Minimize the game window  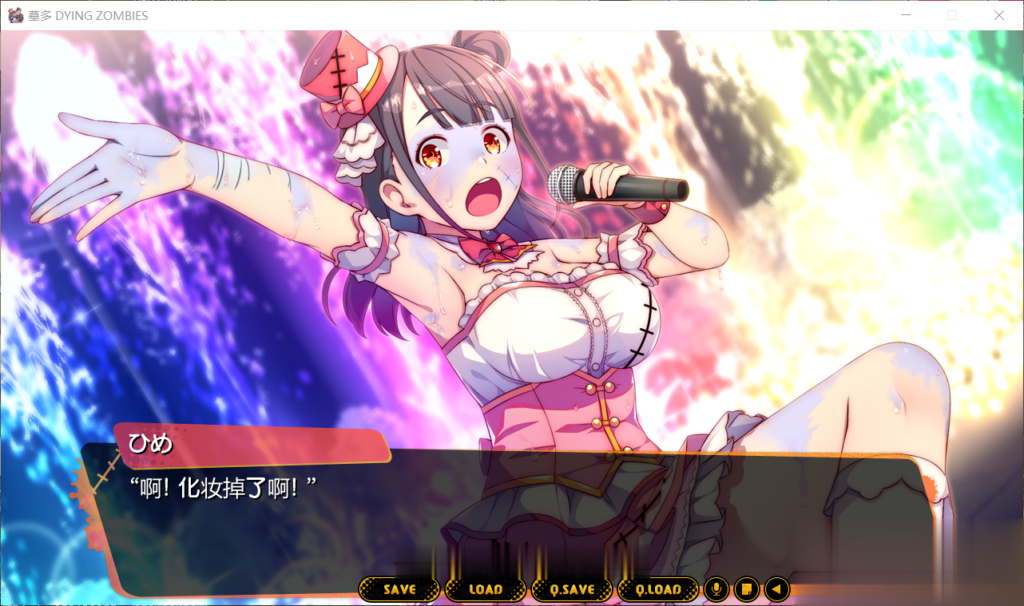906,15
